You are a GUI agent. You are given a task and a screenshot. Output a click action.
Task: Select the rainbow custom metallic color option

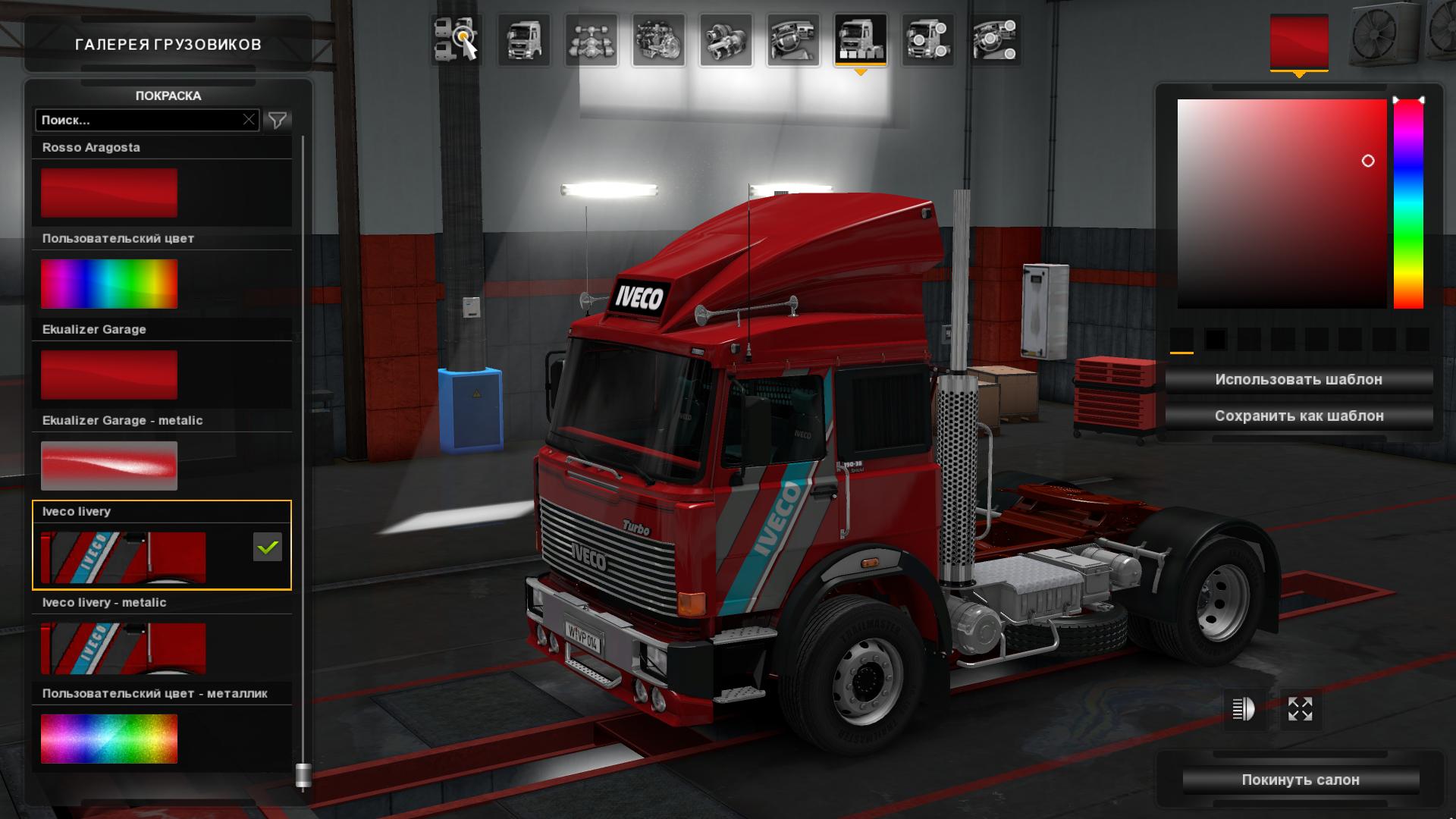109,739
